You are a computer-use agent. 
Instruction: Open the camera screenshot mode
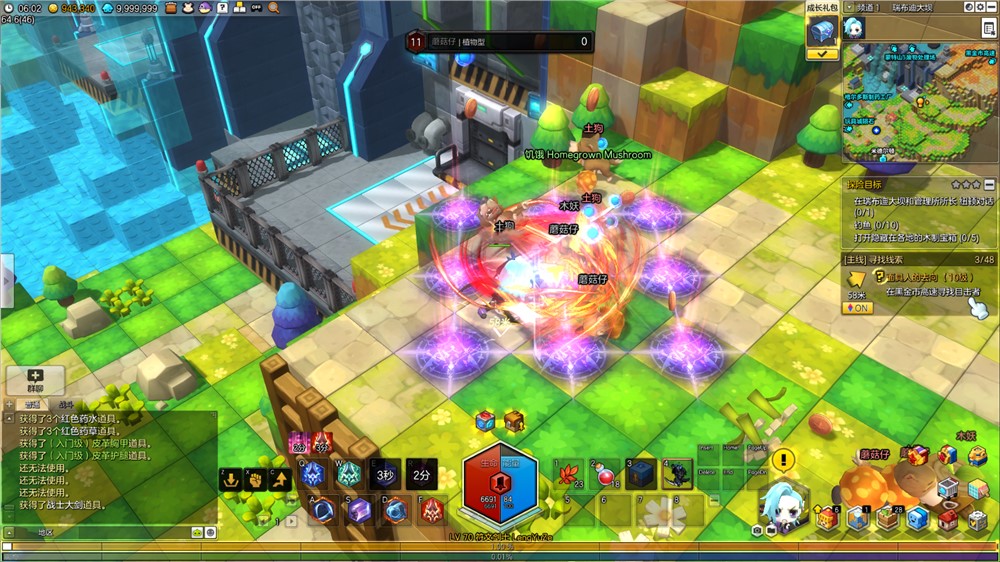pos(757,529)
